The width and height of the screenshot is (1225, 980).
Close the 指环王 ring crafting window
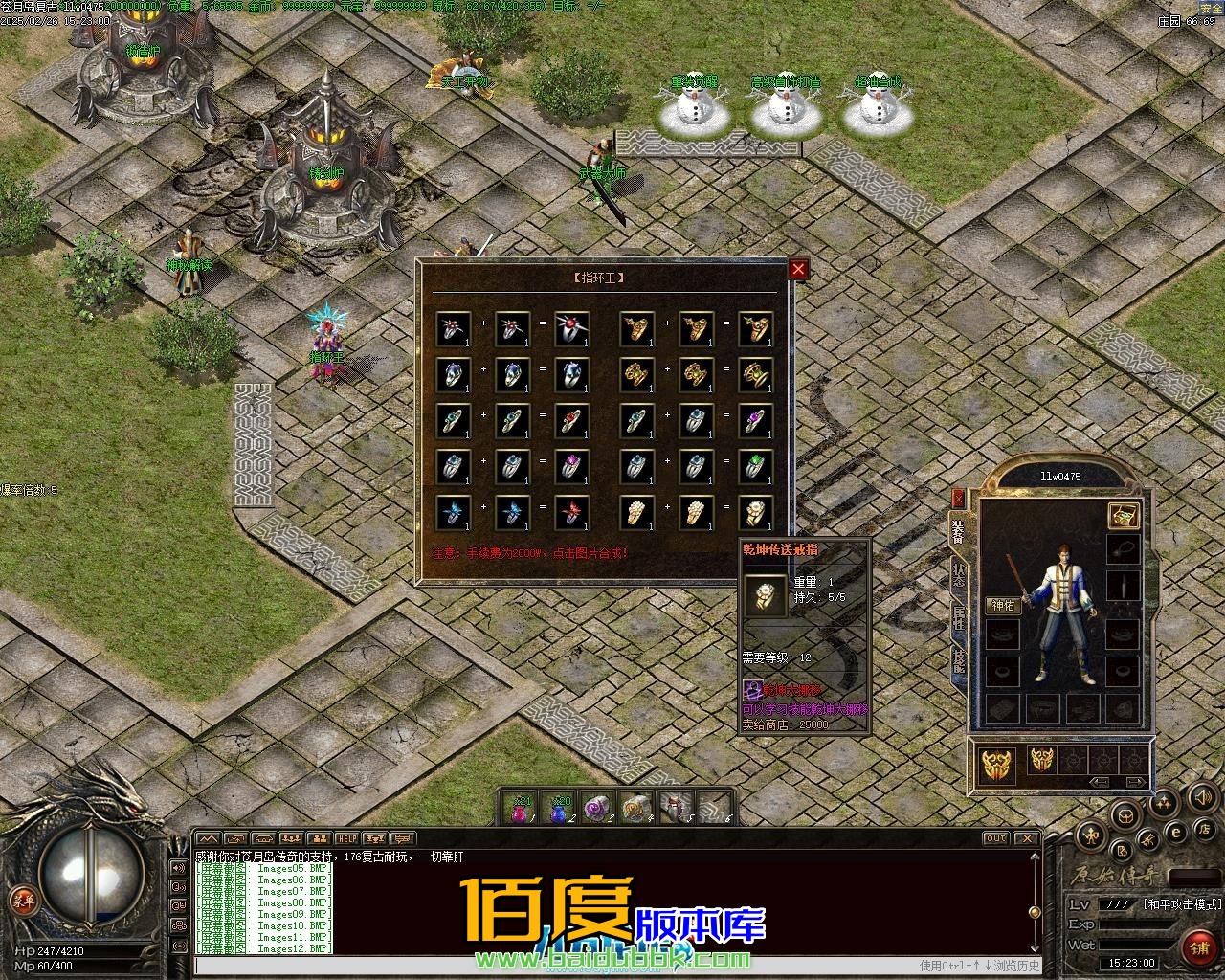798,270
